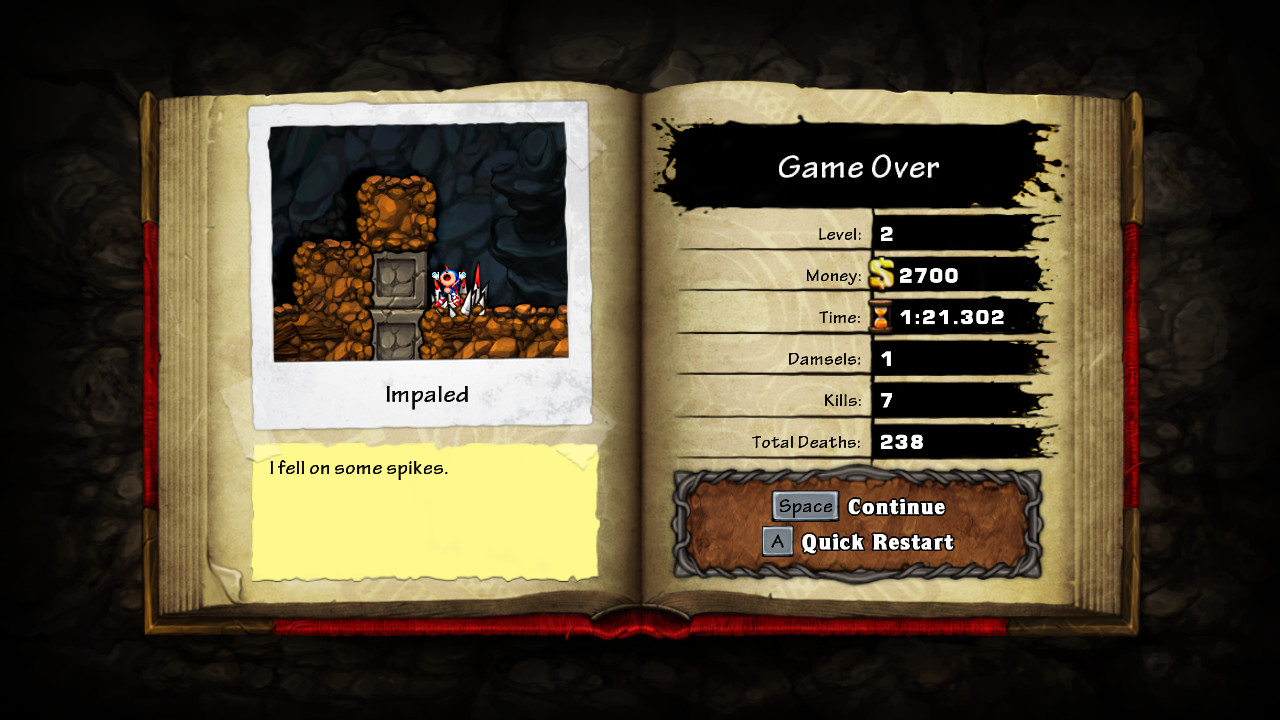Viewport: 1280px width, 720px height.
Task: Select the Damsels counter showing 1
Action: tap(886, 359)
